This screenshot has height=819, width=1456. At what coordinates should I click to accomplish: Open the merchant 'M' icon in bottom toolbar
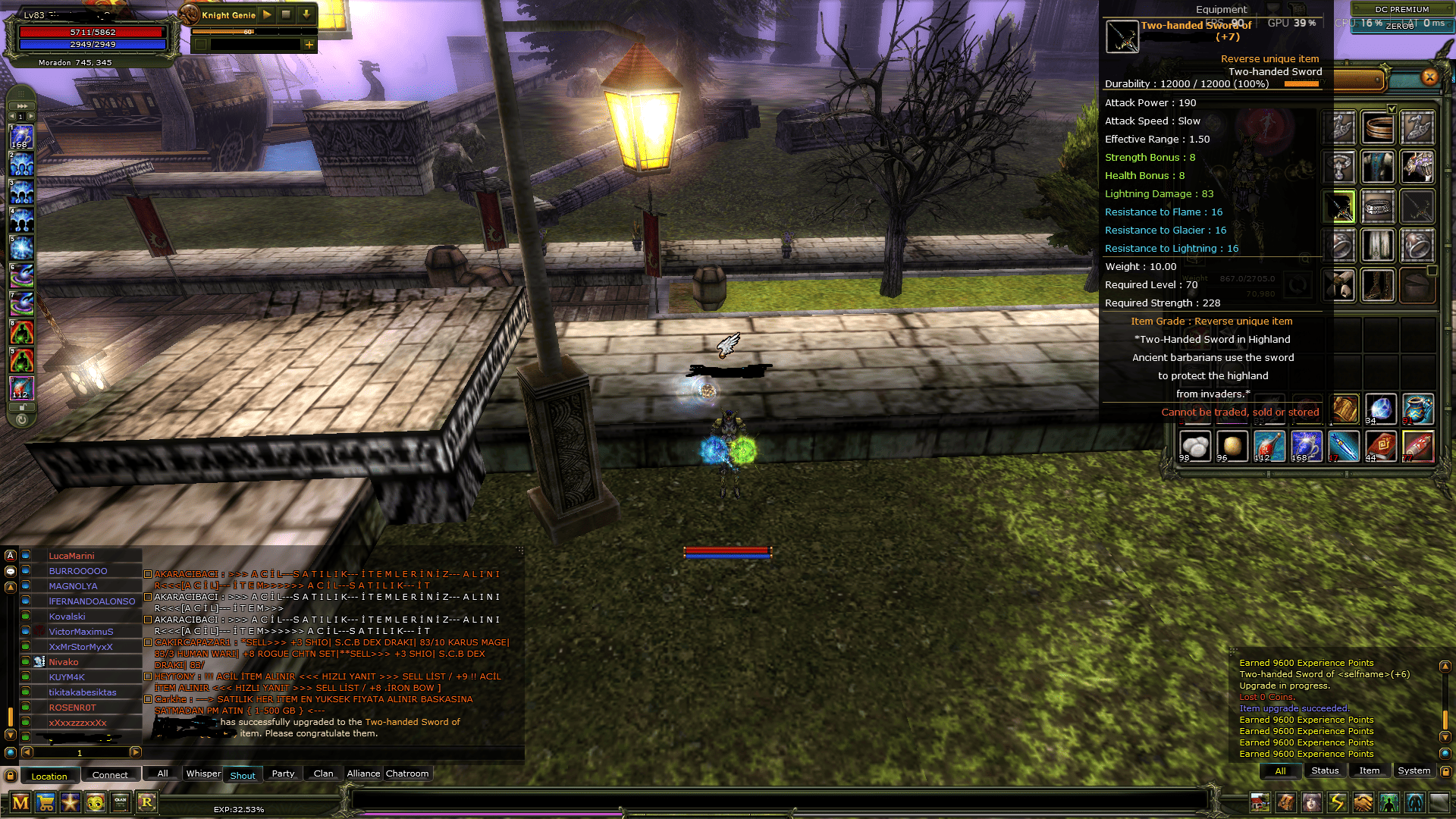[x=20, y=802]
